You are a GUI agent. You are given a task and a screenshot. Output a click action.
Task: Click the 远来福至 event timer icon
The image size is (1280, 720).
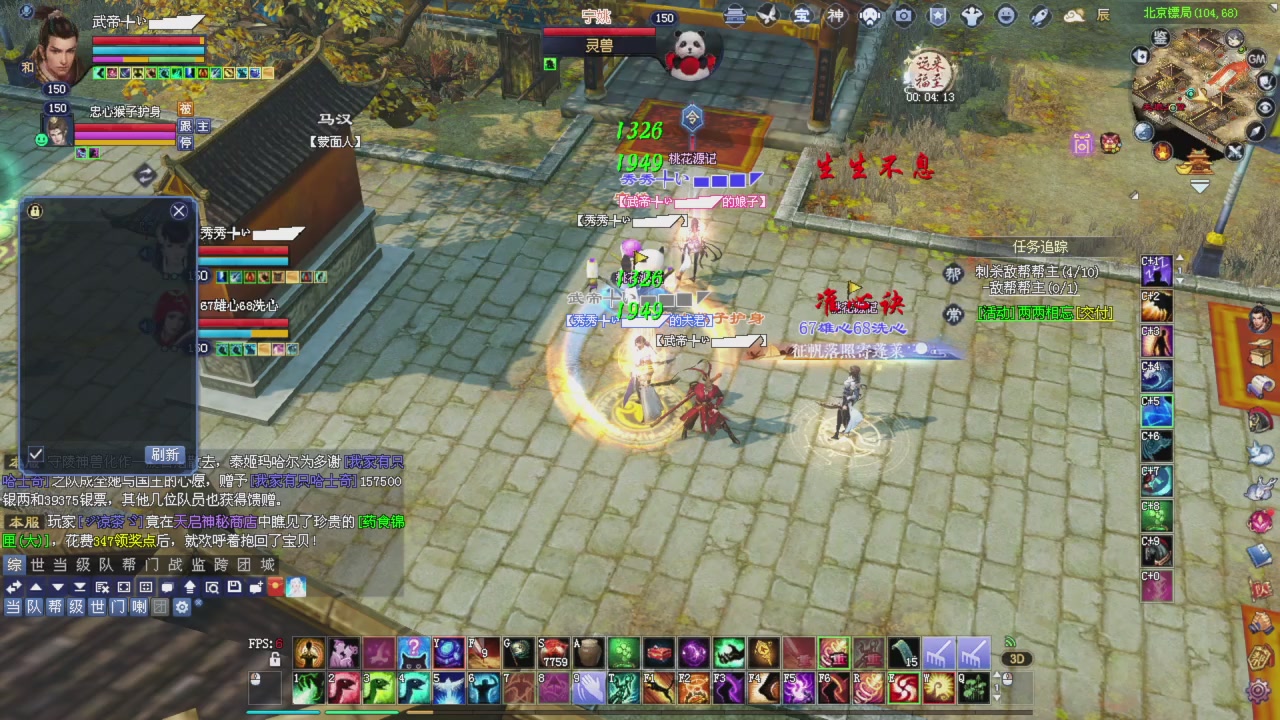click(x=930, y=70)
